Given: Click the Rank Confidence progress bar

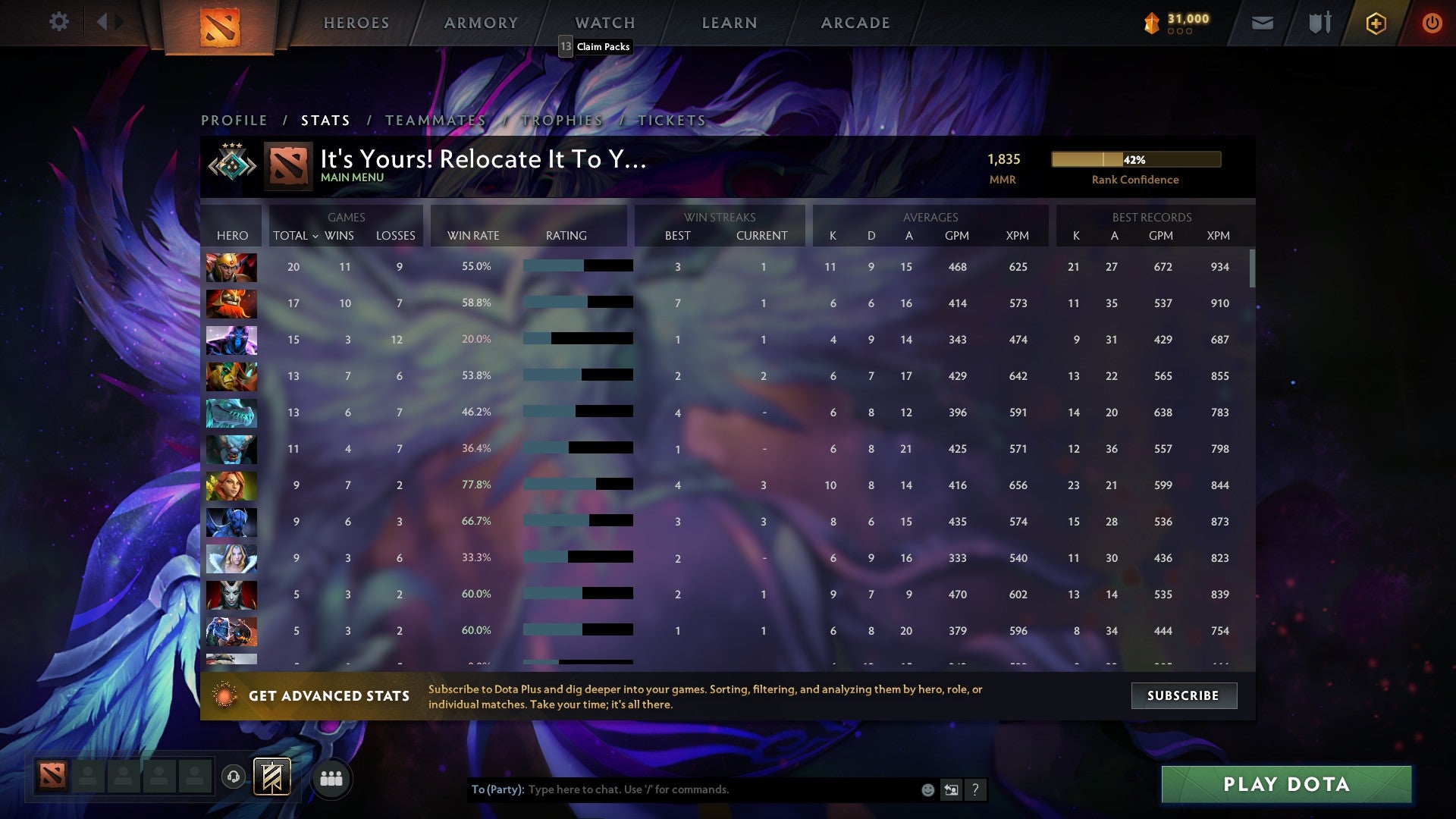Looking at the screenshot, I should click(x=1134, y=159).
